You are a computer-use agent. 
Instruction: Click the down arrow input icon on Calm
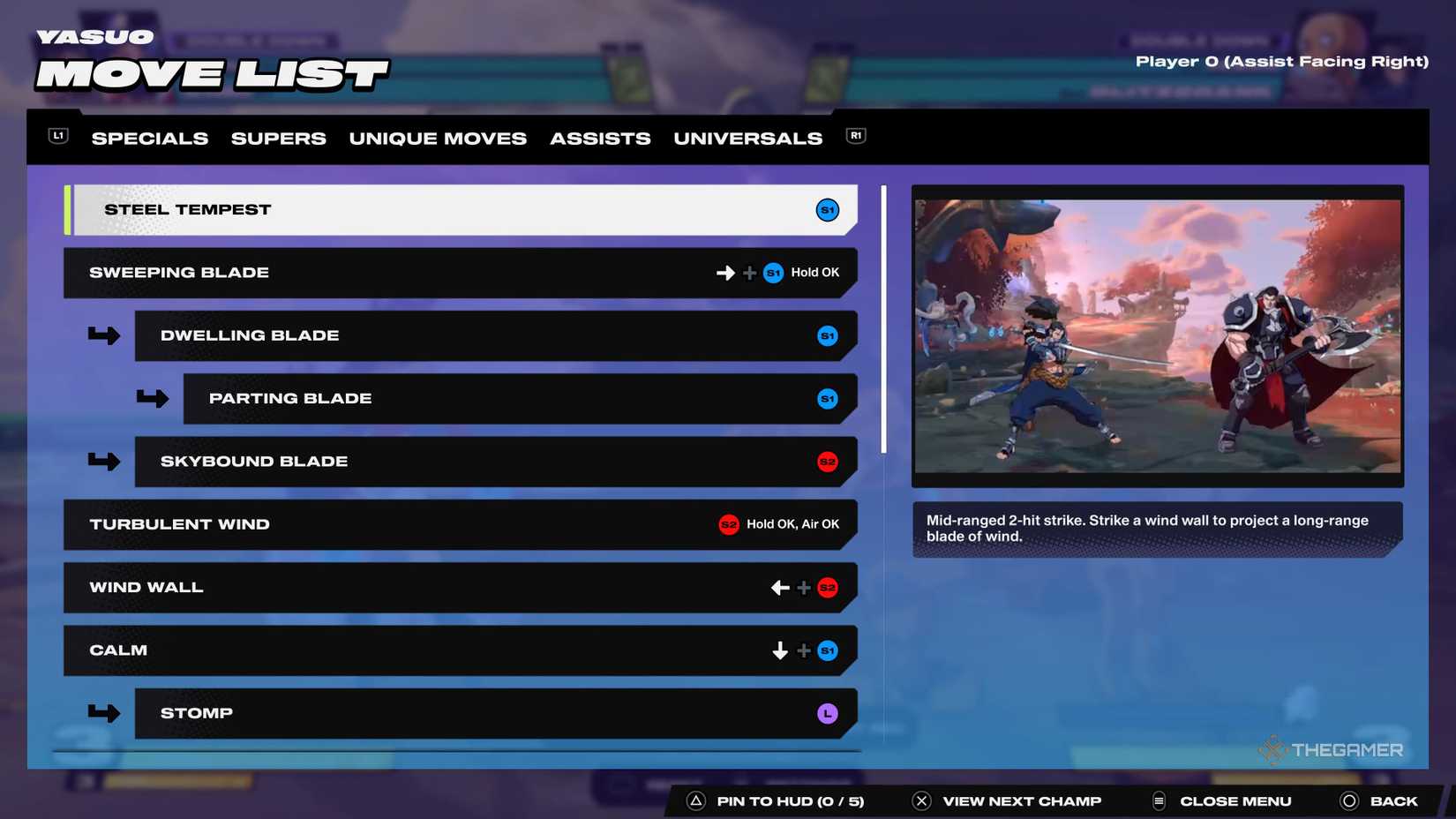pyautogui.click(x=779, y=650)
